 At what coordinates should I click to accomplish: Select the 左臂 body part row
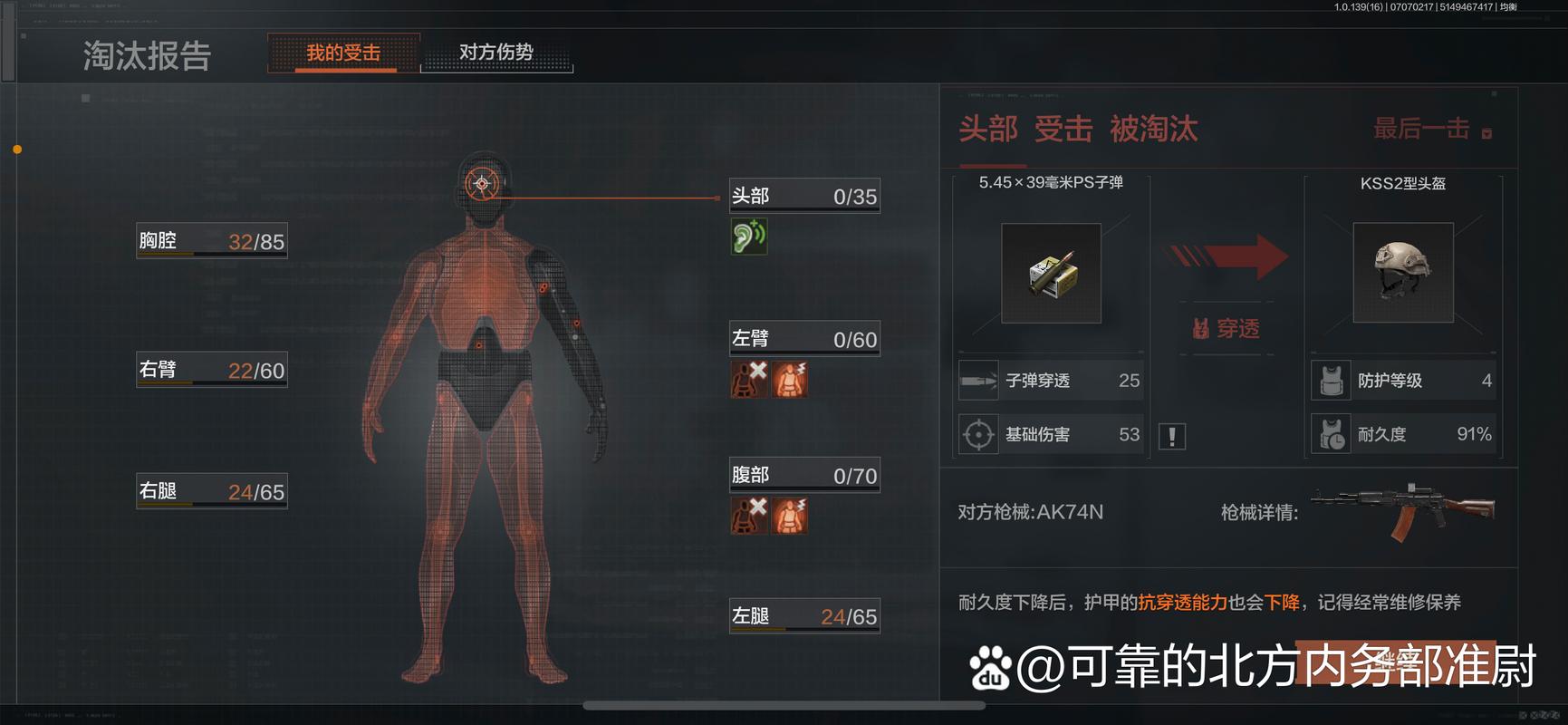[804, 339]
